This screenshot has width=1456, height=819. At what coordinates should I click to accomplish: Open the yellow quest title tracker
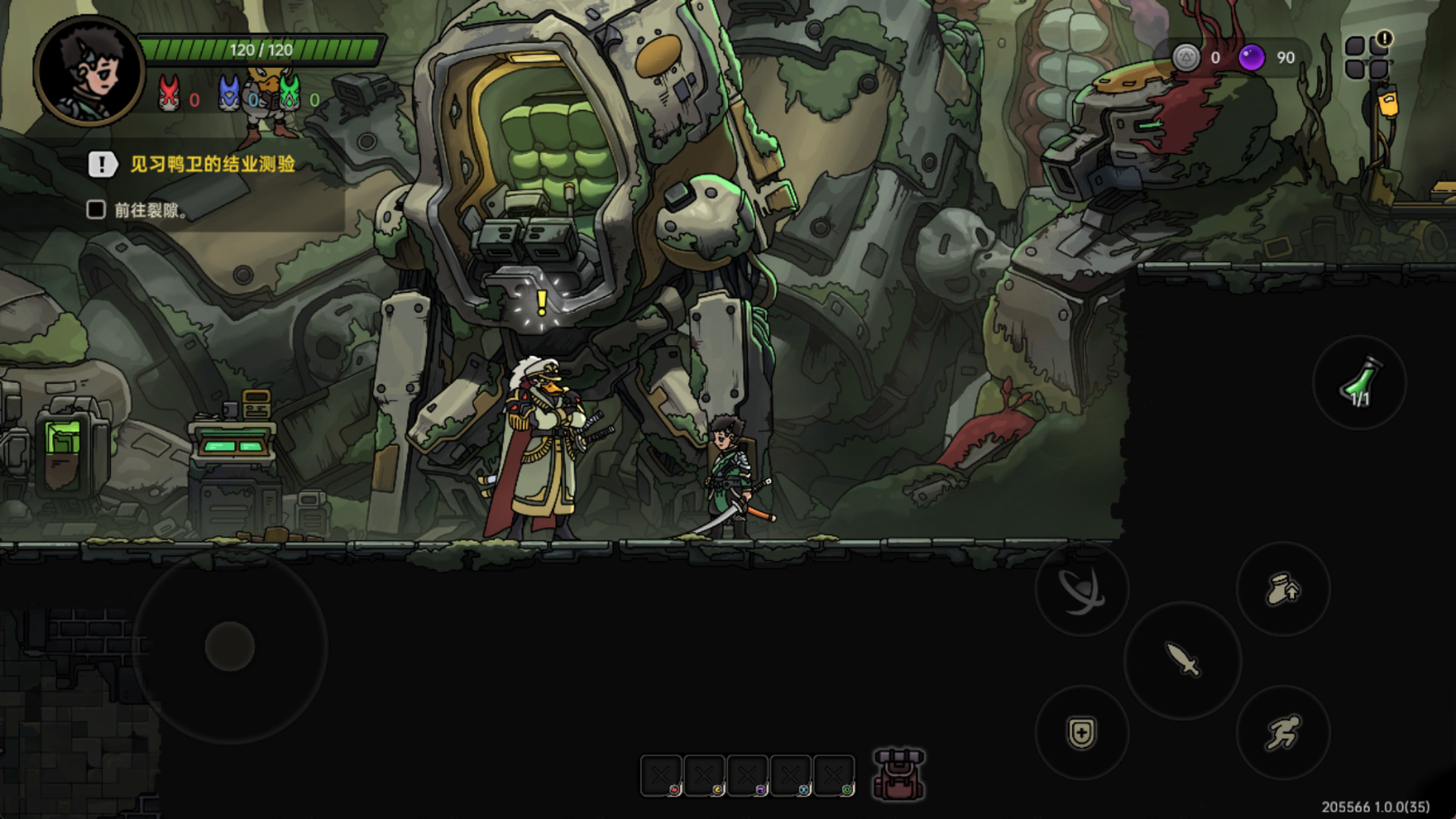click(x=212, y=164)
